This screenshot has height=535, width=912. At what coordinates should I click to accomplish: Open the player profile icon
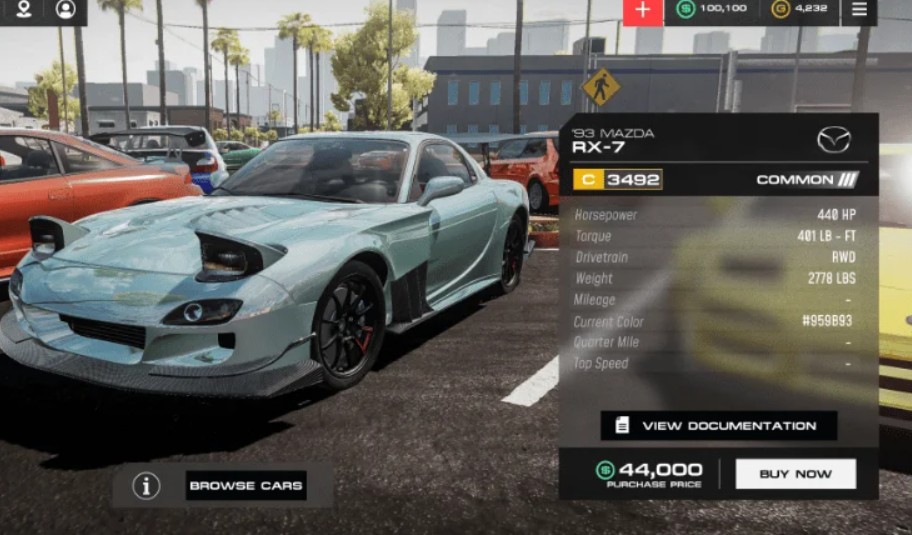tap(66, 10)
